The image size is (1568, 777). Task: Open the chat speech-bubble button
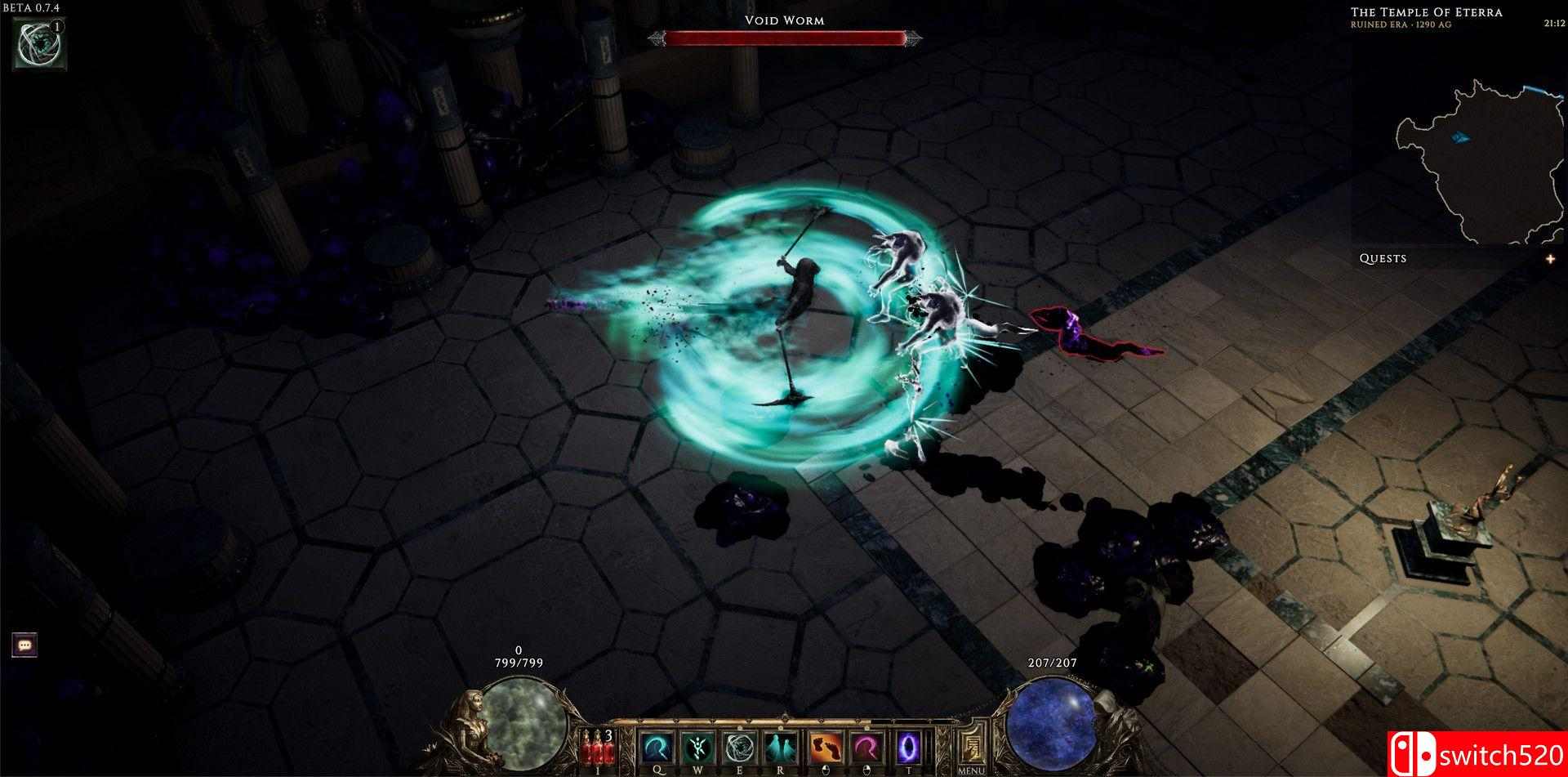pyautogui.click(x=24, y=645)
